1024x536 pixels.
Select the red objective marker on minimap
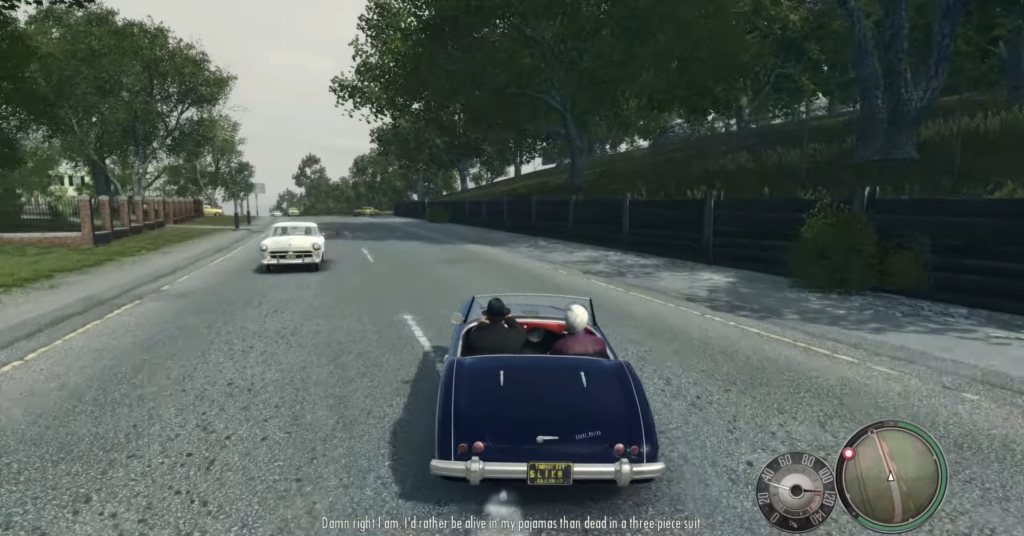coord(849,454)
